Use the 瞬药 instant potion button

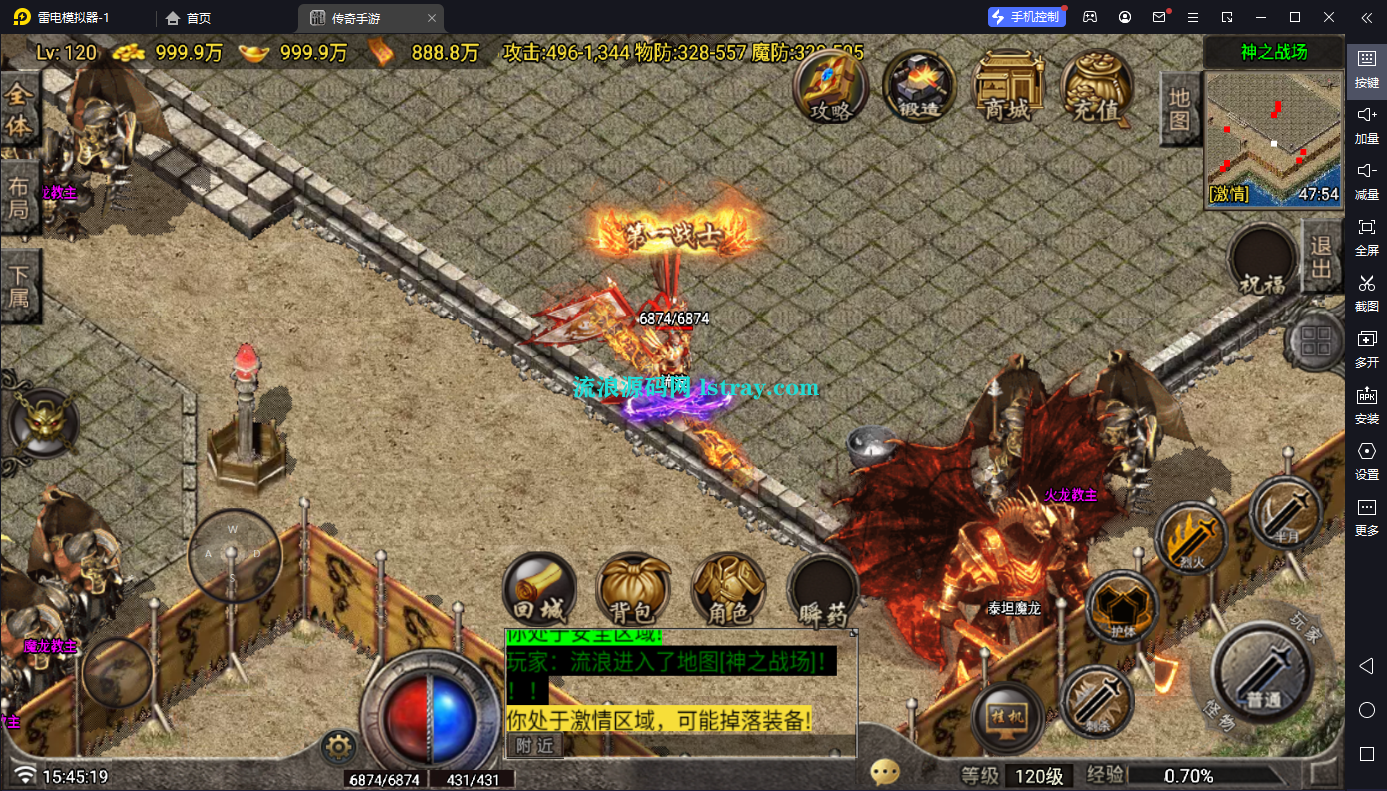823,592
